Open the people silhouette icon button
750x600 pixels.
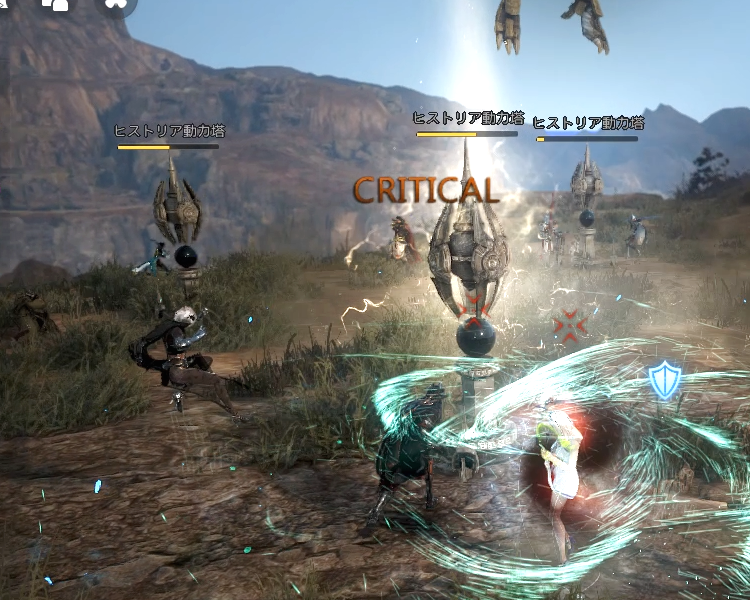click(59, 4)
